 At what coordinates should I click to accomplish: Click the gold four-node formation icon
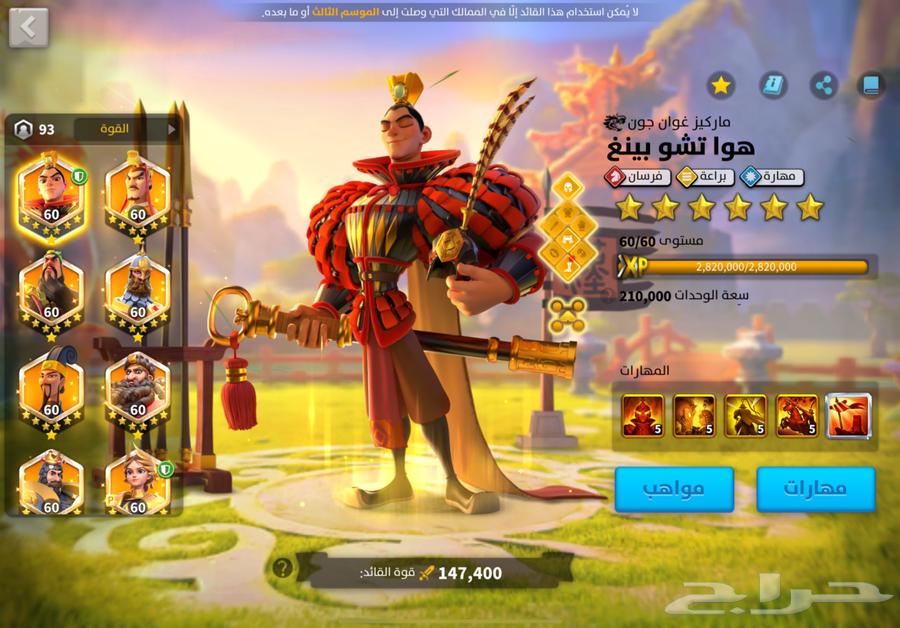point(567,314)
